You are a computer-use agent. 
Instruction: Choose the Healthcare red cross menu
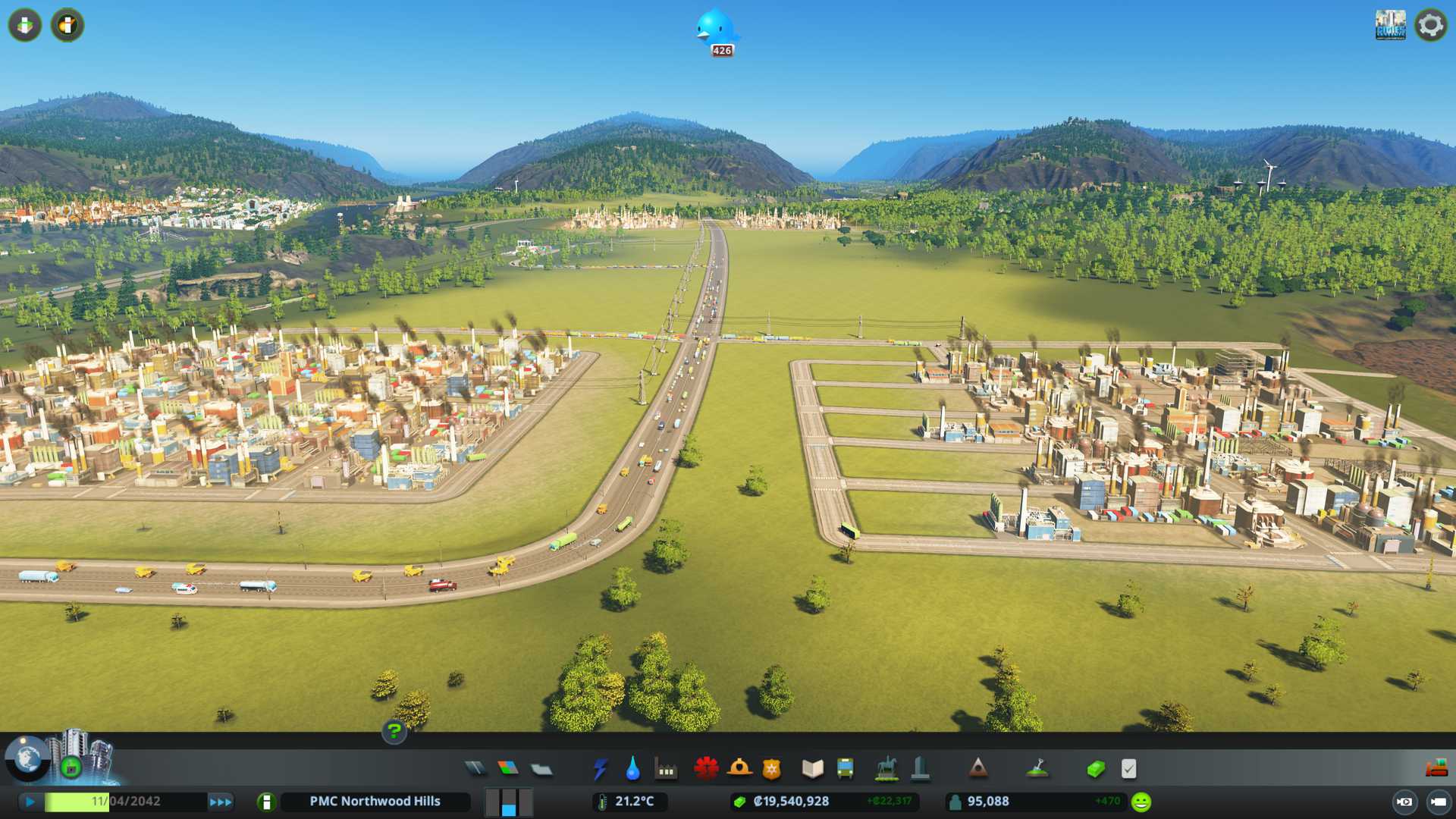pyautogui.click(x=706, y=769)
